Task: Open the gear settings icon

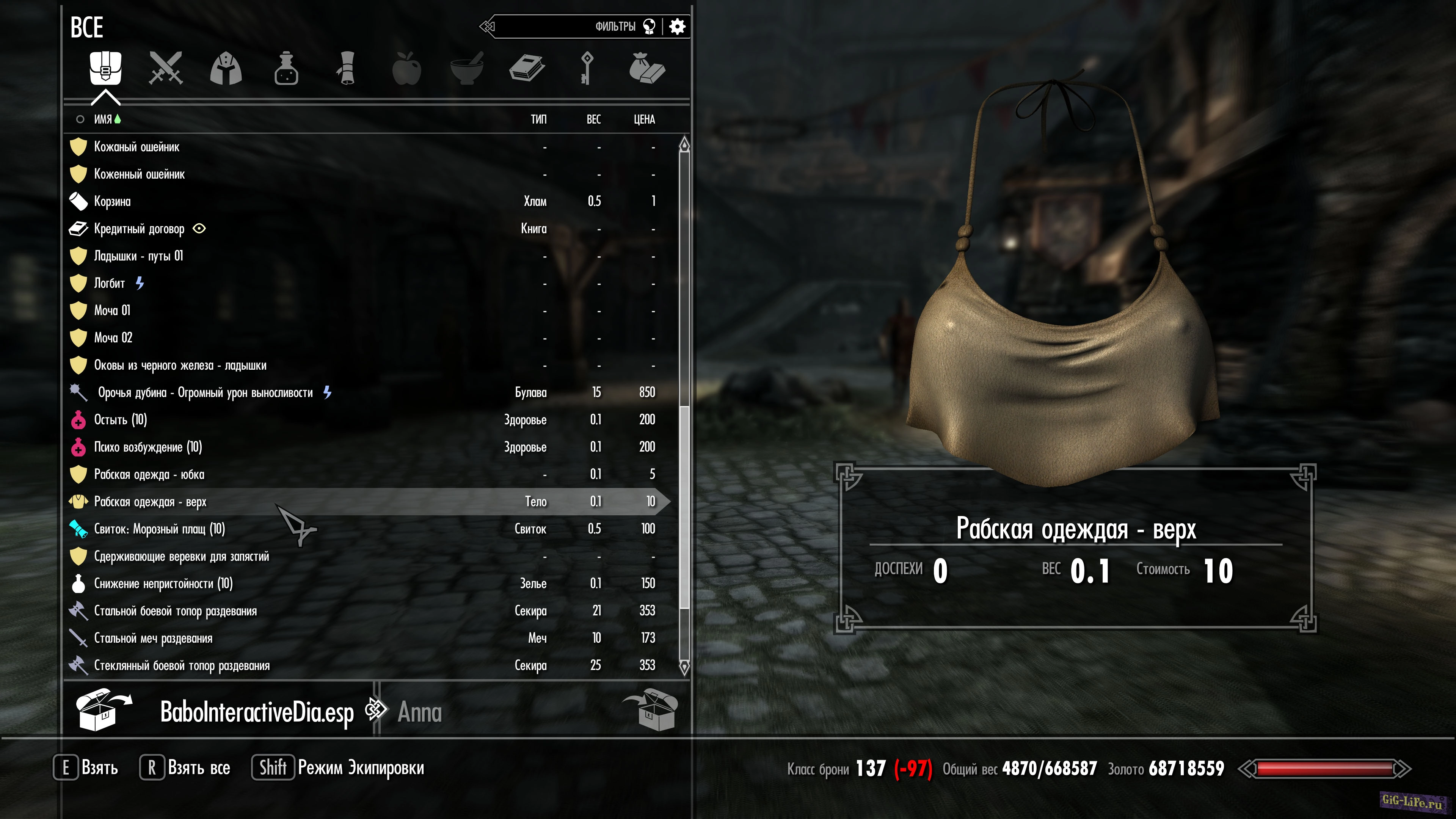Action: [x=677, y=27]
